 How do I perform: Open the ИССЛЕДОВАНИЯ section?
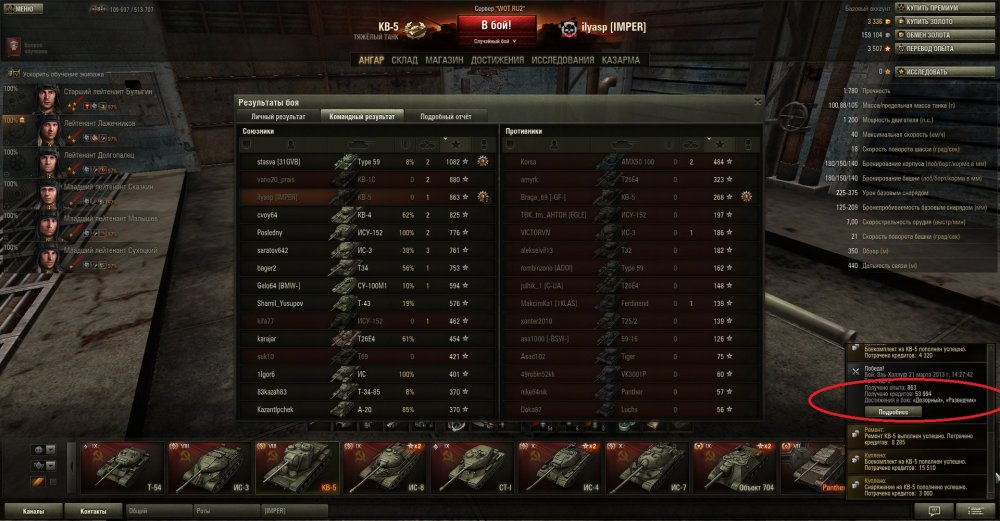click(x=563, y=60)
